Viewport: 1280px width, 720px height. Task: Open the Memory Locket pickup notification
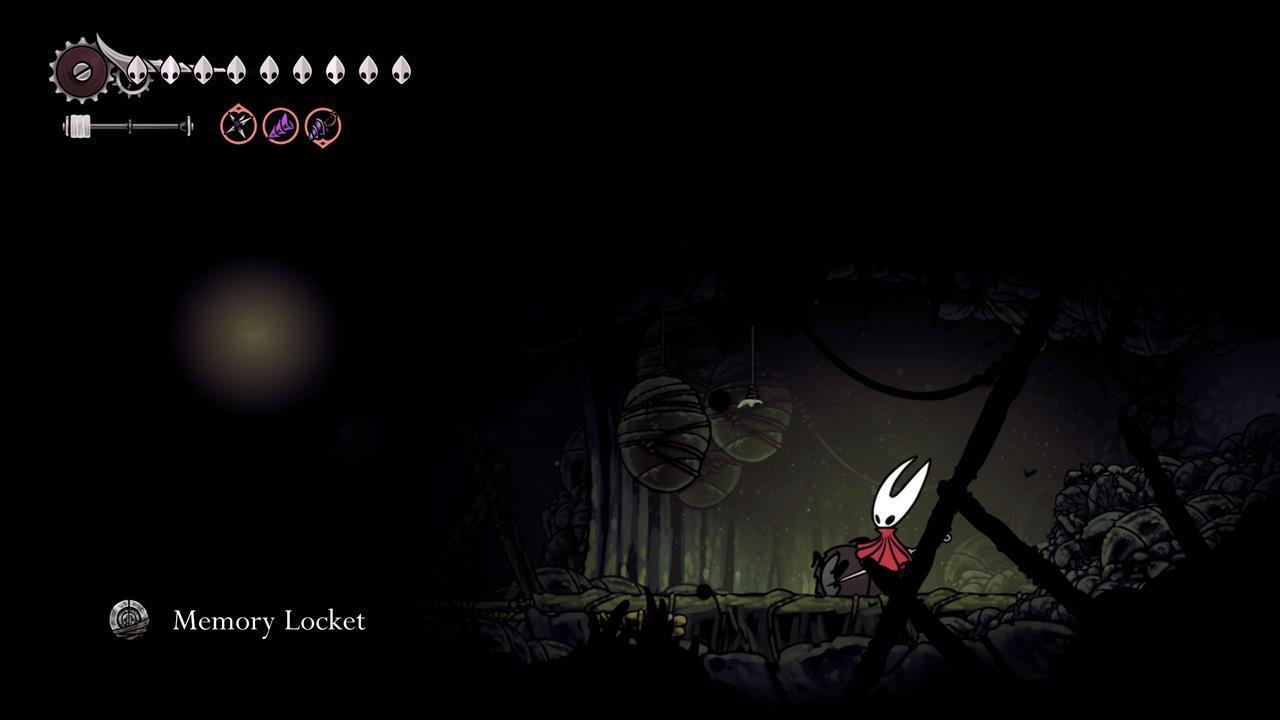pos(238,620)
